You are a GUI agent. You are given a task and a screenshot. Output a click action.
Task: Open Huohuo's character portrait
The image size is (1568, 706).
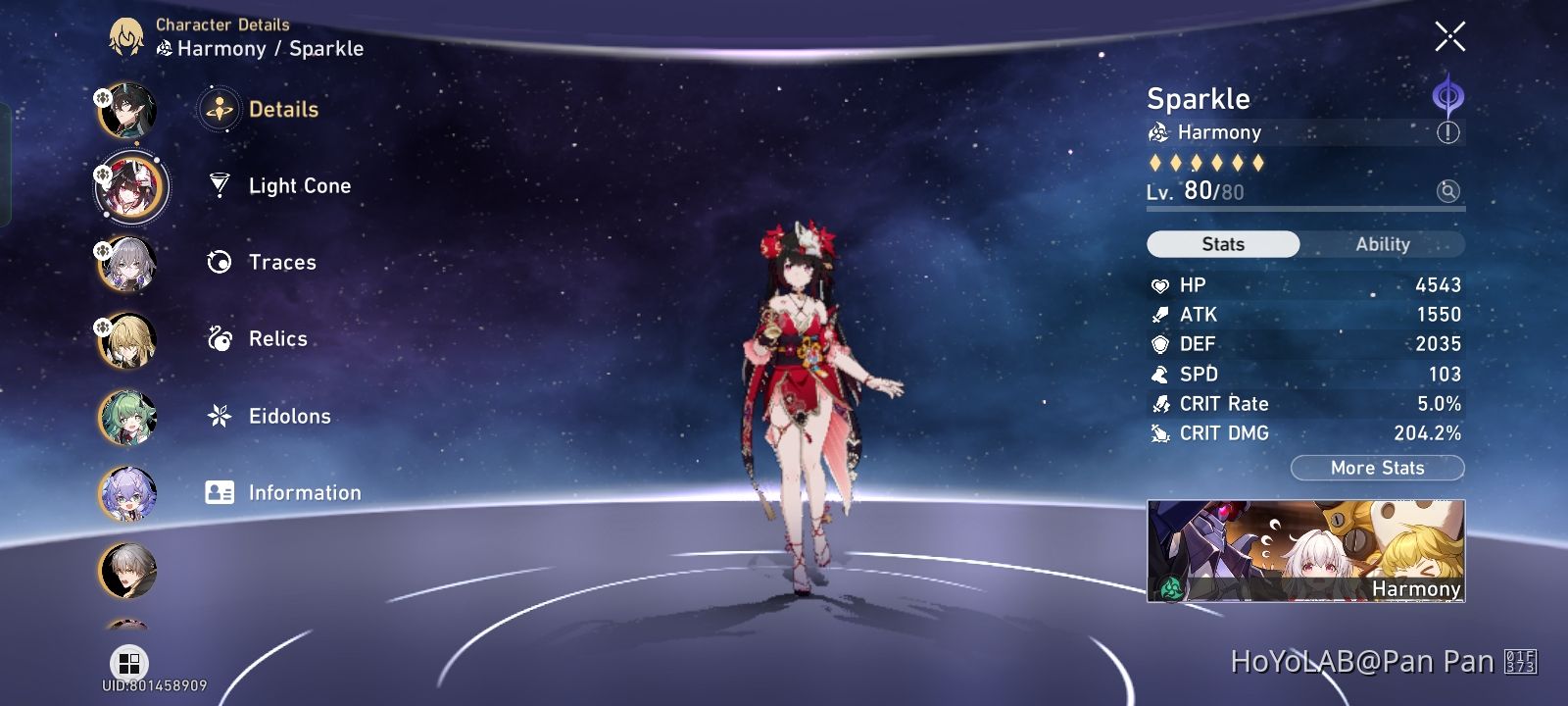[127, 416]
